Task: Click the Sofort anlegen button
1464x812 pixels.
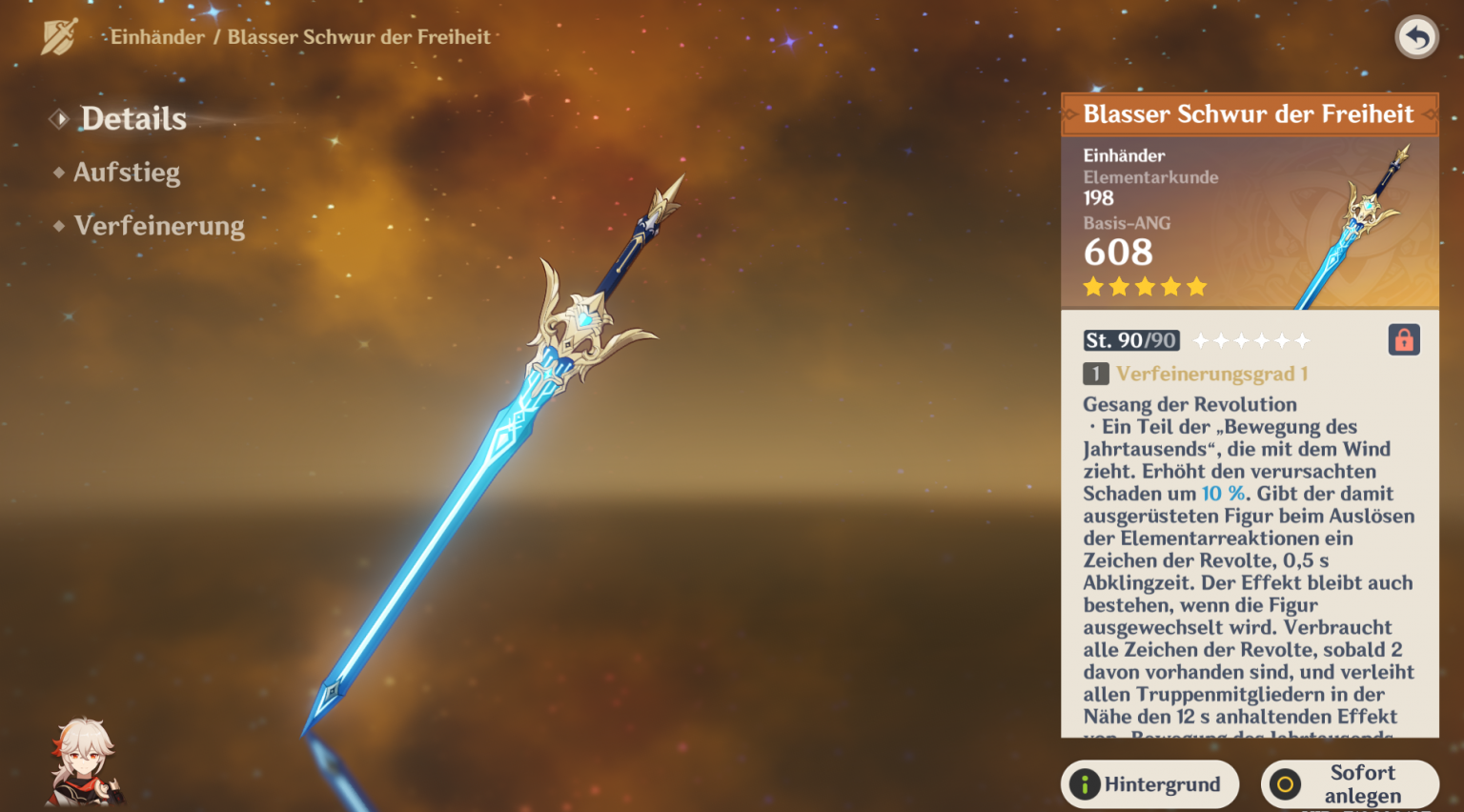Action: click(x=1349, y=784)
